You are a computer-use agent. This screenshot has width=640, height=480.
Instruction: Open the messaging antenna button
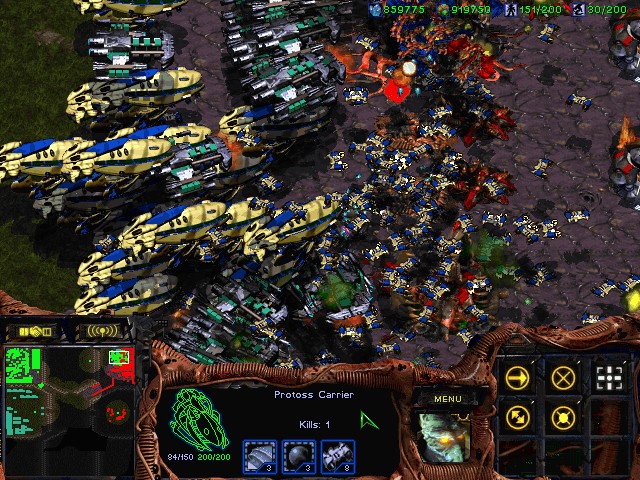tap(103, 330)
